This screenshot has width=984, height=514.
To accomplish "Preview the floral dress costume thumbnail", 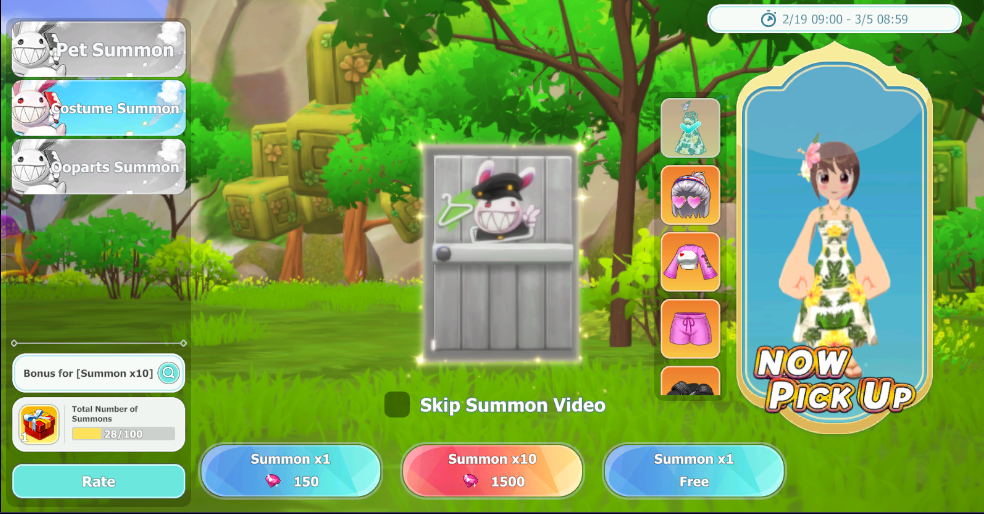I will [x=690, y=128].
